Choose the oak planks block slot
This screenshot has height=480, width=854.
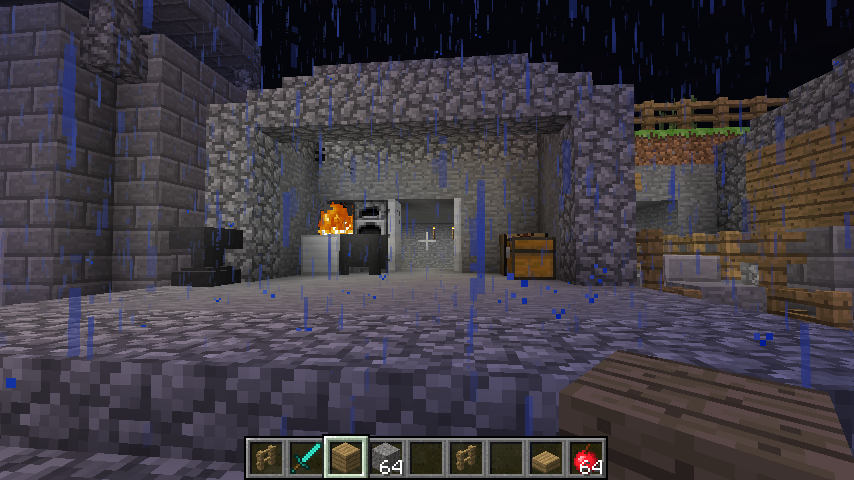pos(346,458)
